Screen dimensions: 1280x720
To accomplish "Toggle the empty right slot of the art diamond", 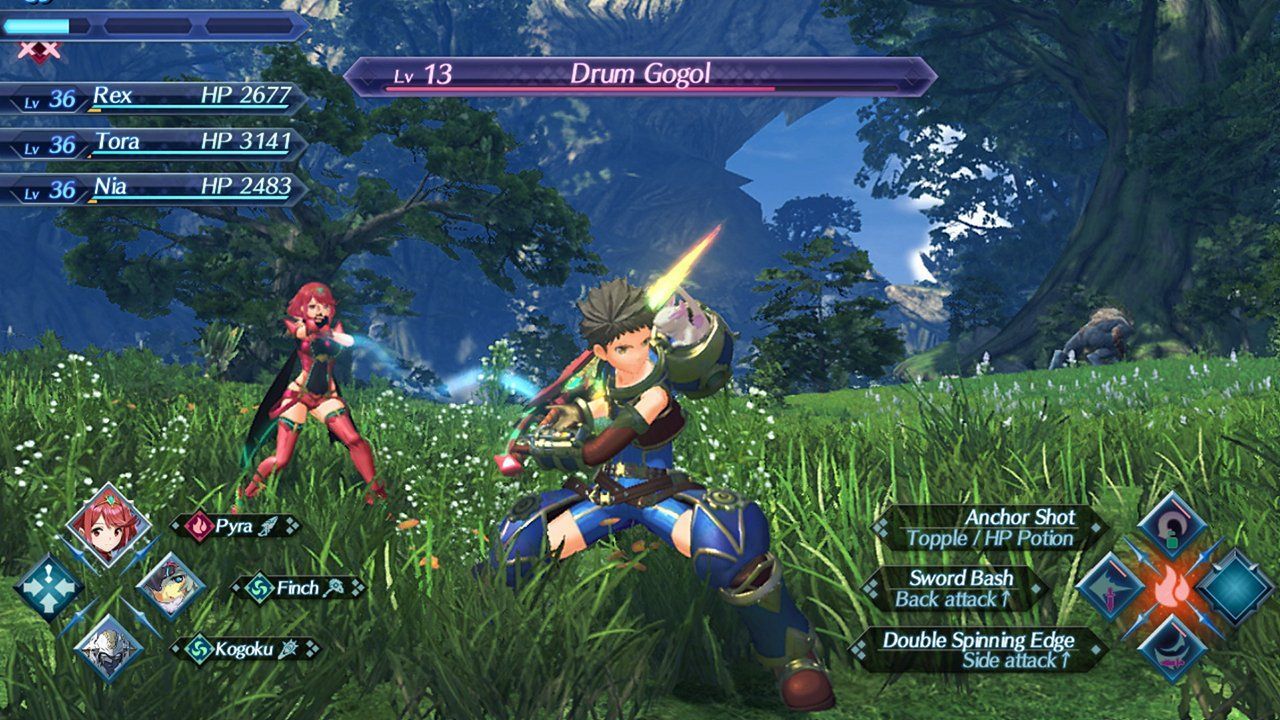I will click(x=1233, y=588).
